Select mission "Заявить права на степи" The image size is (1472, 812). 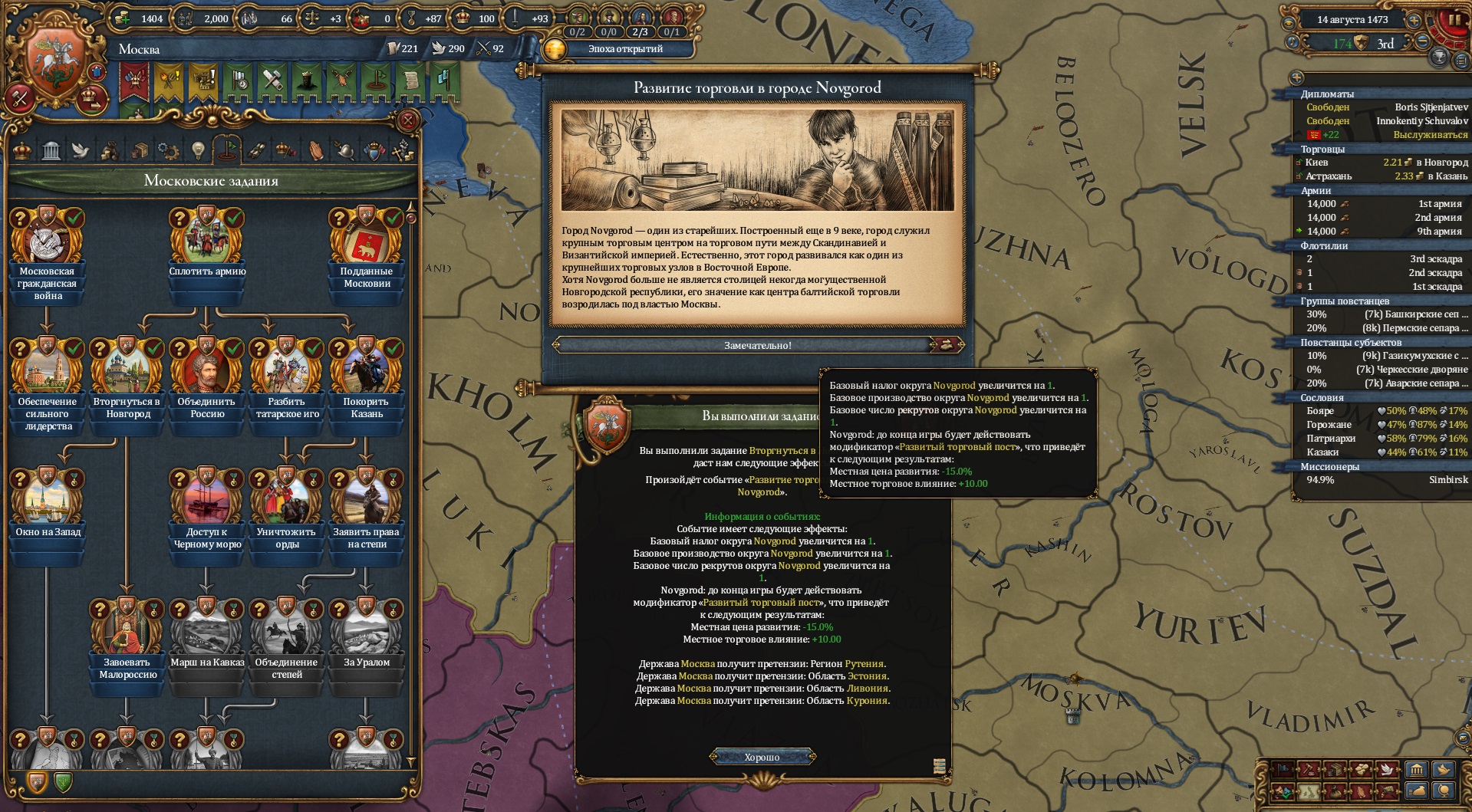[367, 503]
